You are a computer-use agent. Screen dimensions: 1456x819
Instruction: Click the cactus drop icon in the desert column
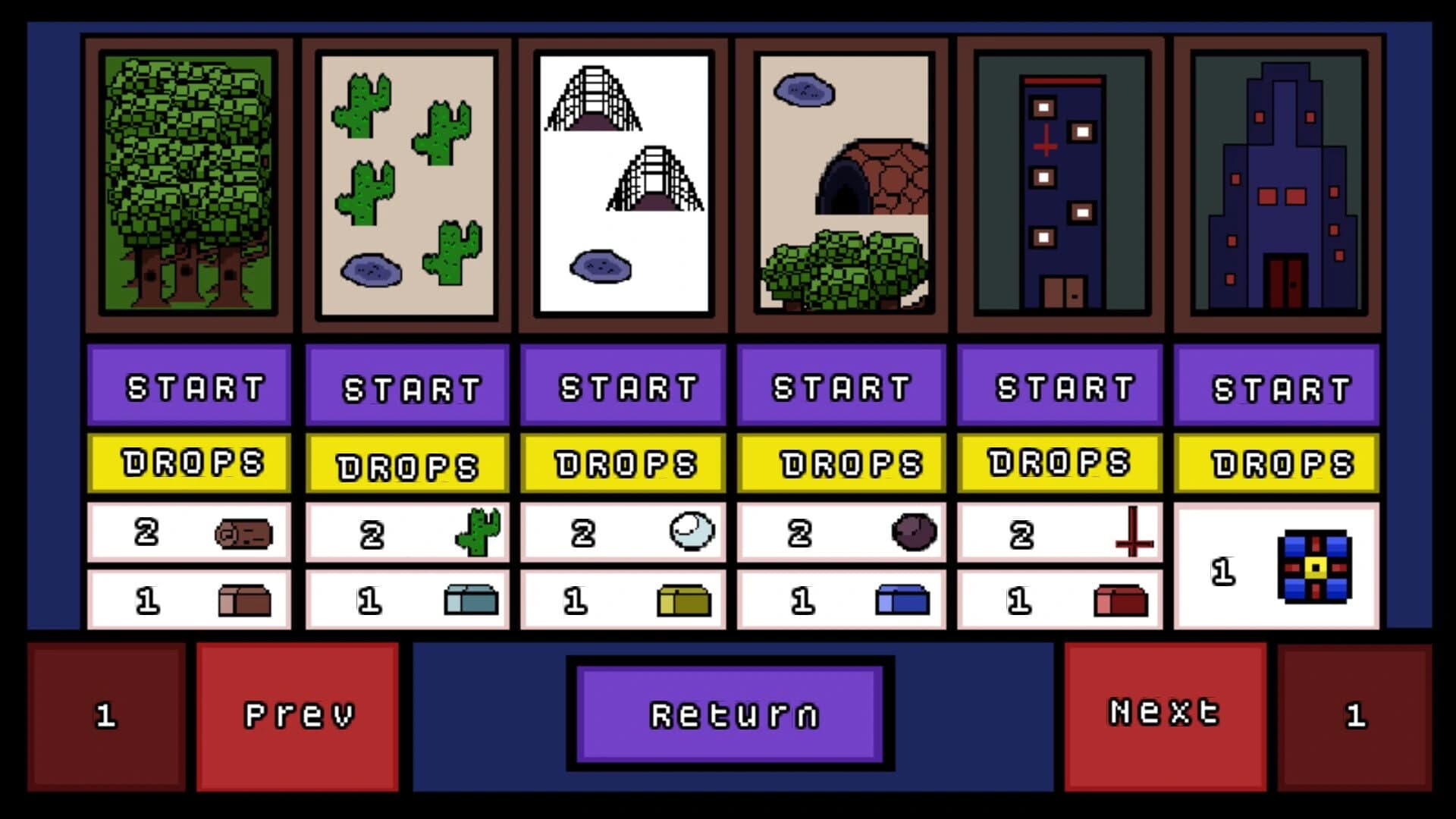click(x=479, y=531)
